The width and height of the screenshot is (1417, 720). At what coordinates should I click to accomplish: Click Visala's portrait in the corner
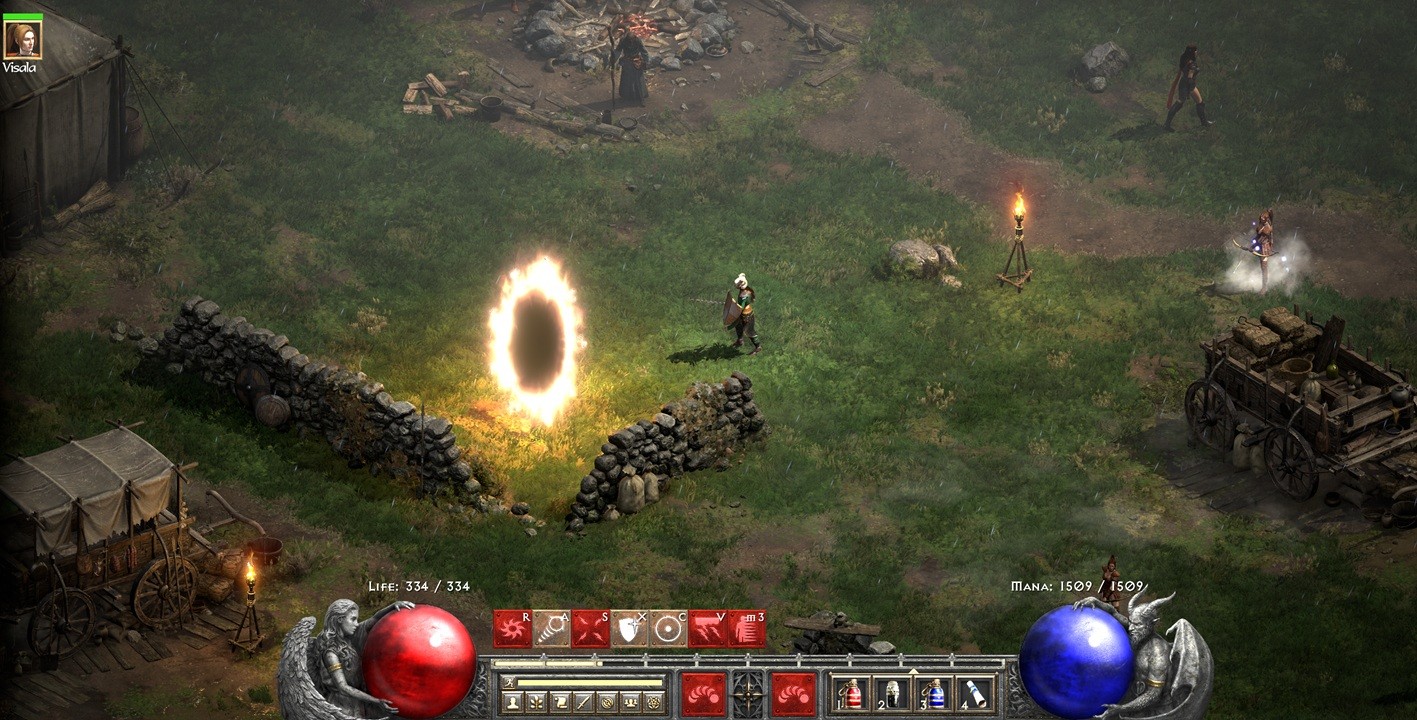[x=24, y=42]
